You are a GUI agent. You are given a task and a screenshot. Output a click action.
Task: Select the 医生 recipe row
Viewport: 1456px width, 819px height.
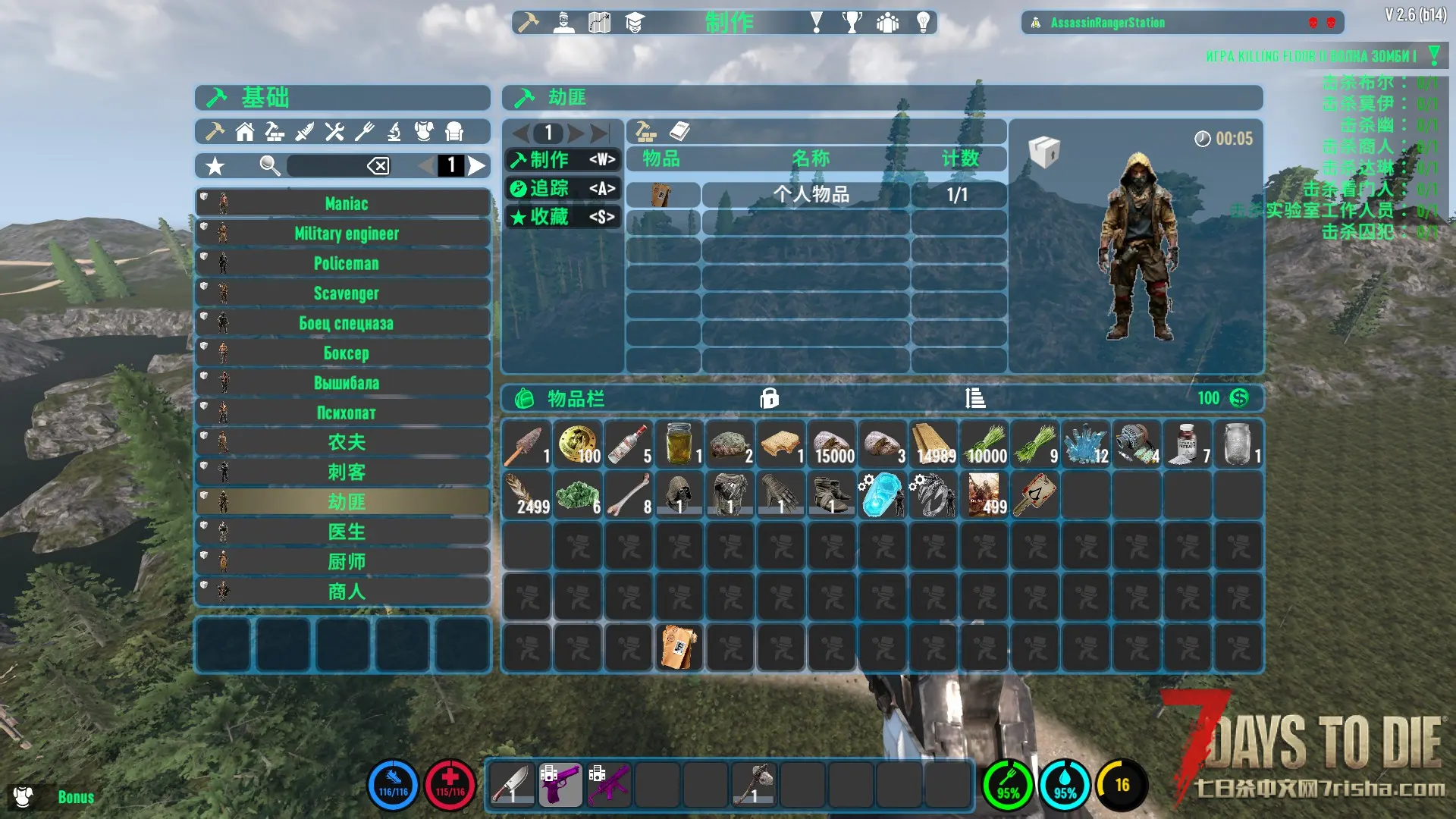tap(346, 532)
